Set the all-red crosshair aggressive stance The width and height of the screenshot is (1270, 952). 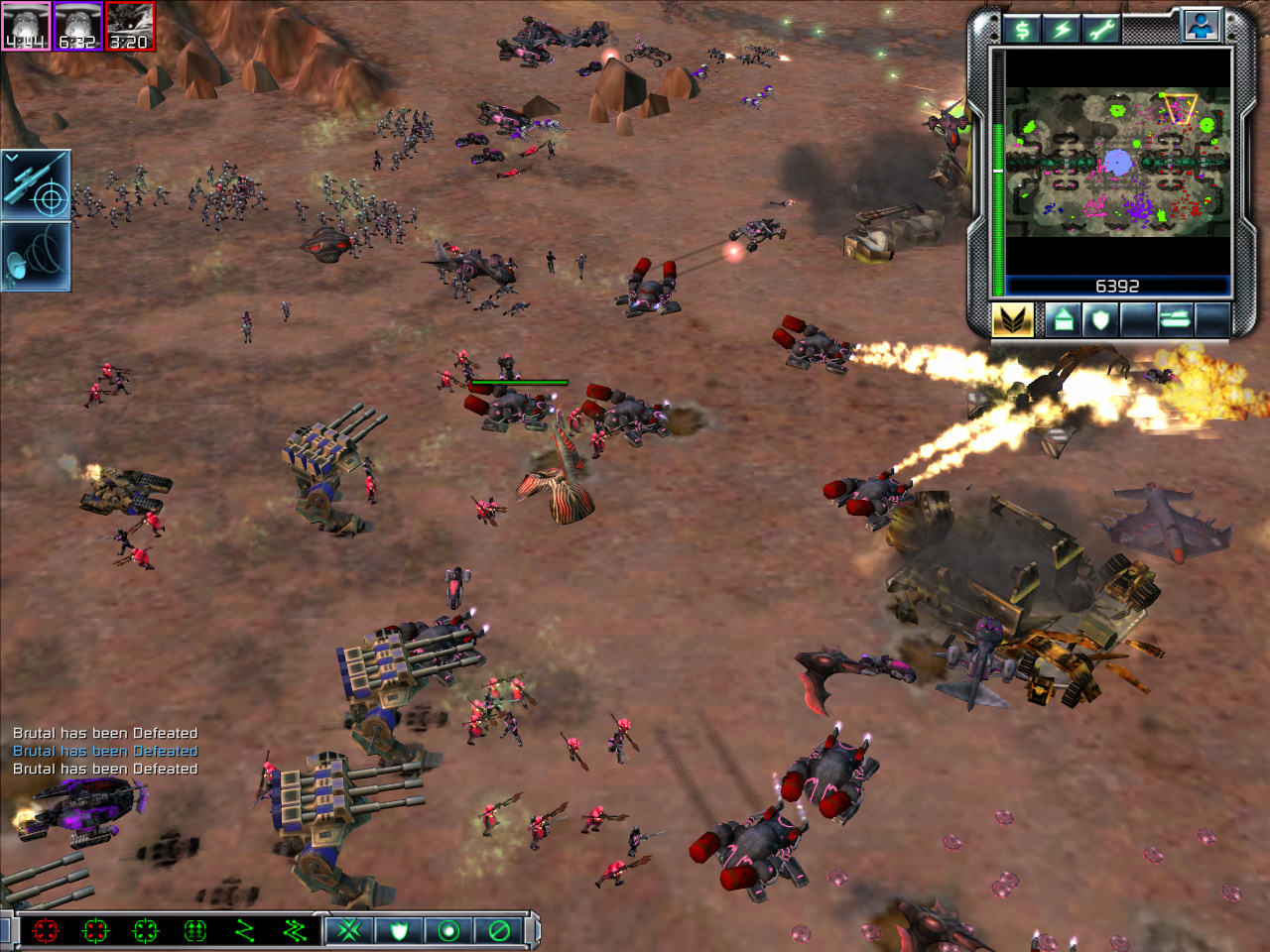click(x=46, y=930)
